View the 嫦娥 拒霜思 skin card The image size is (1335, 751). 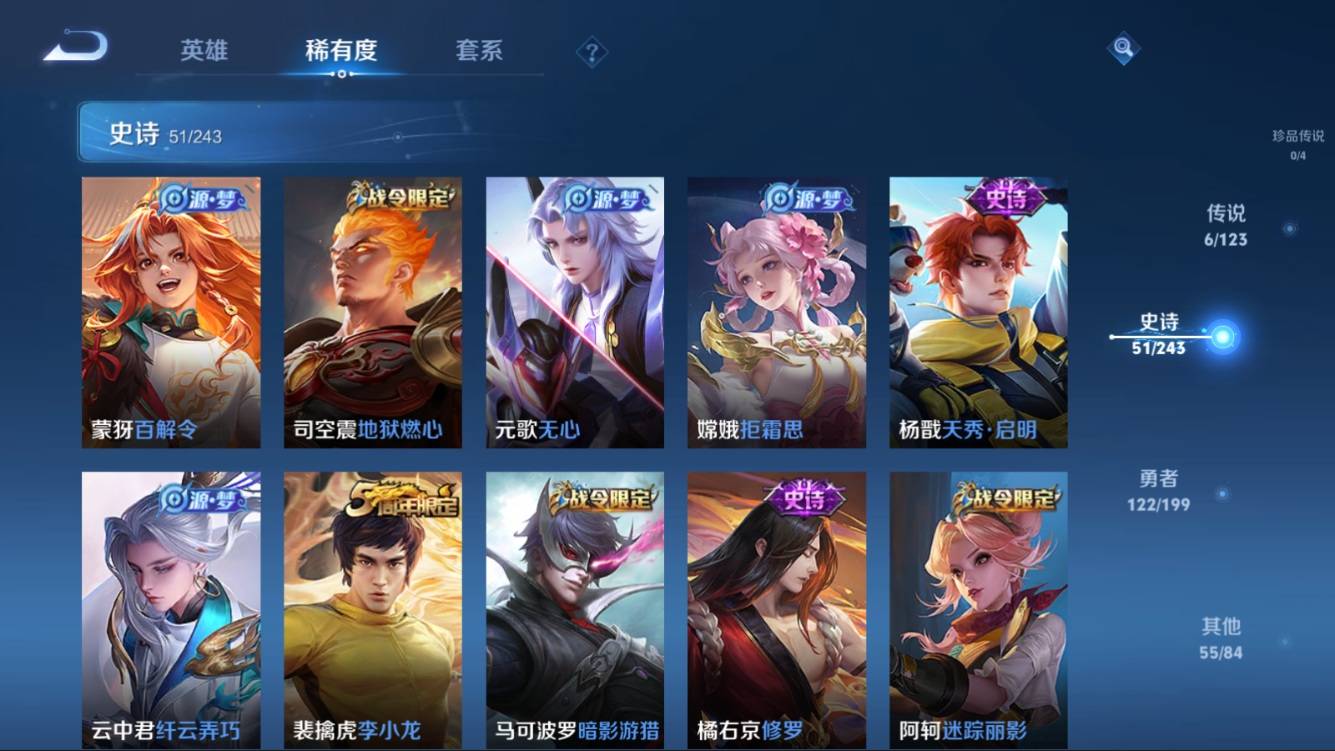click(777, 312)
